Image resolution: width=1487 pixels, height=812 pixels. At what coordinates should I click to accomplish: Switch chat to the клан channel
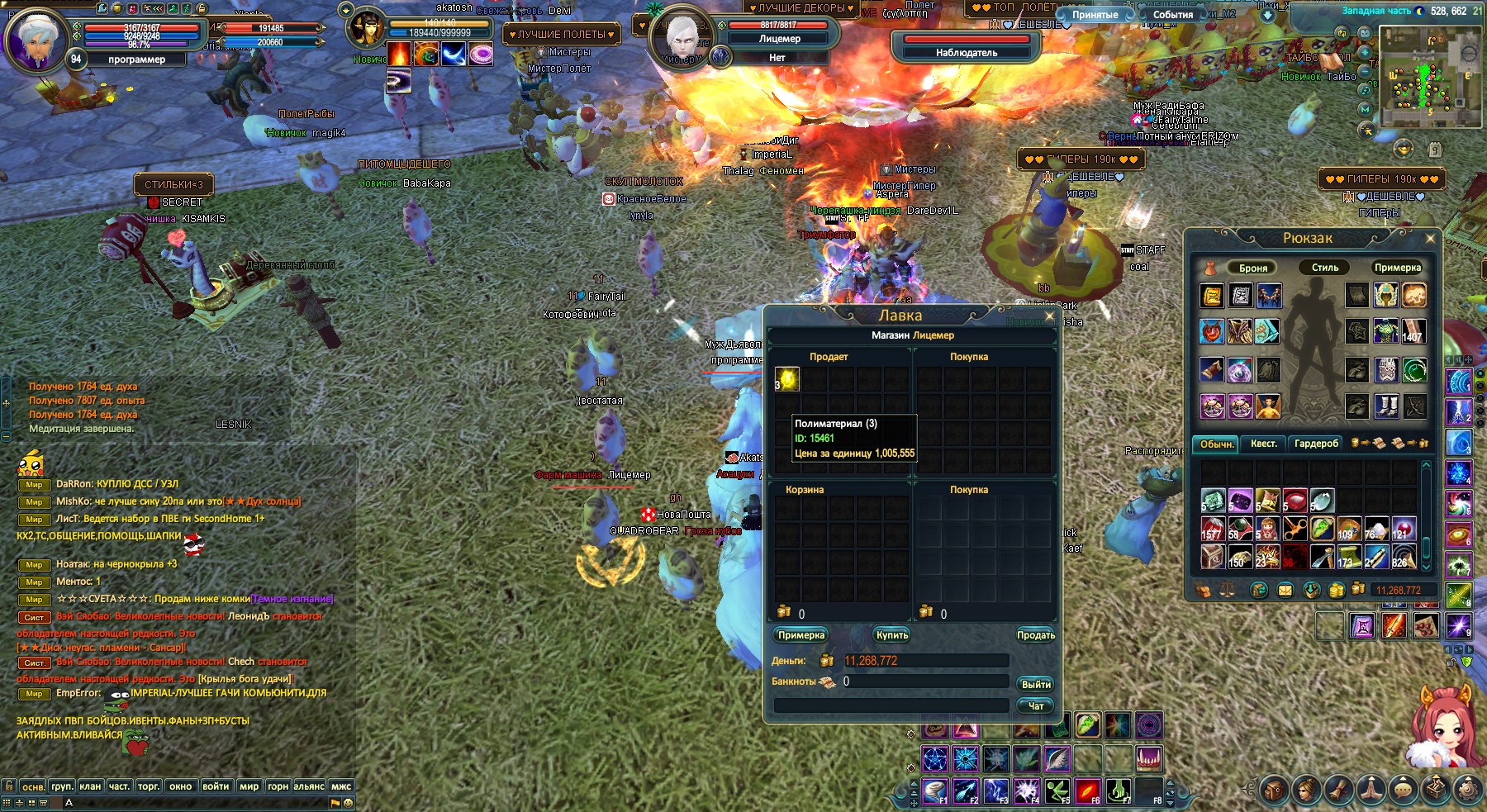pos(90,786)
